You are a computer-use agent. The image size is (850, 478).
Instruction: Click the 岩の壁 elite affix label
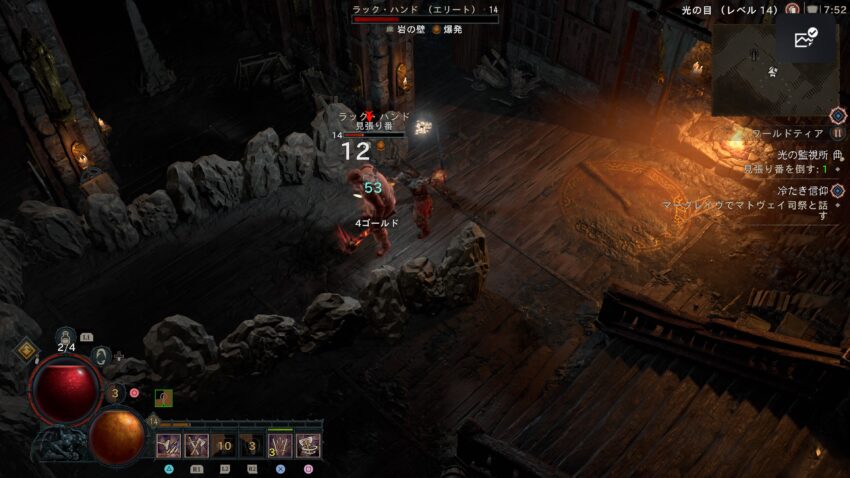[x=406, y=30]
